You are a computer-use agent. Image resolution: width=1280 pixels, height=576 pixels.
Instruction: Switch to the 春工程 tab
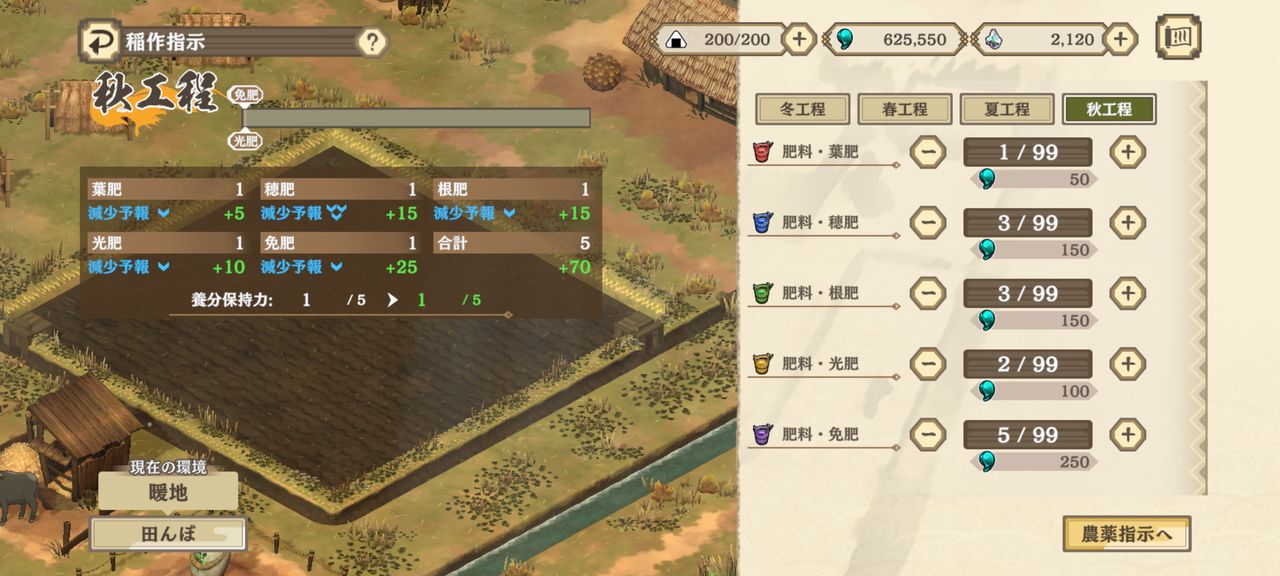pos(905,109)
